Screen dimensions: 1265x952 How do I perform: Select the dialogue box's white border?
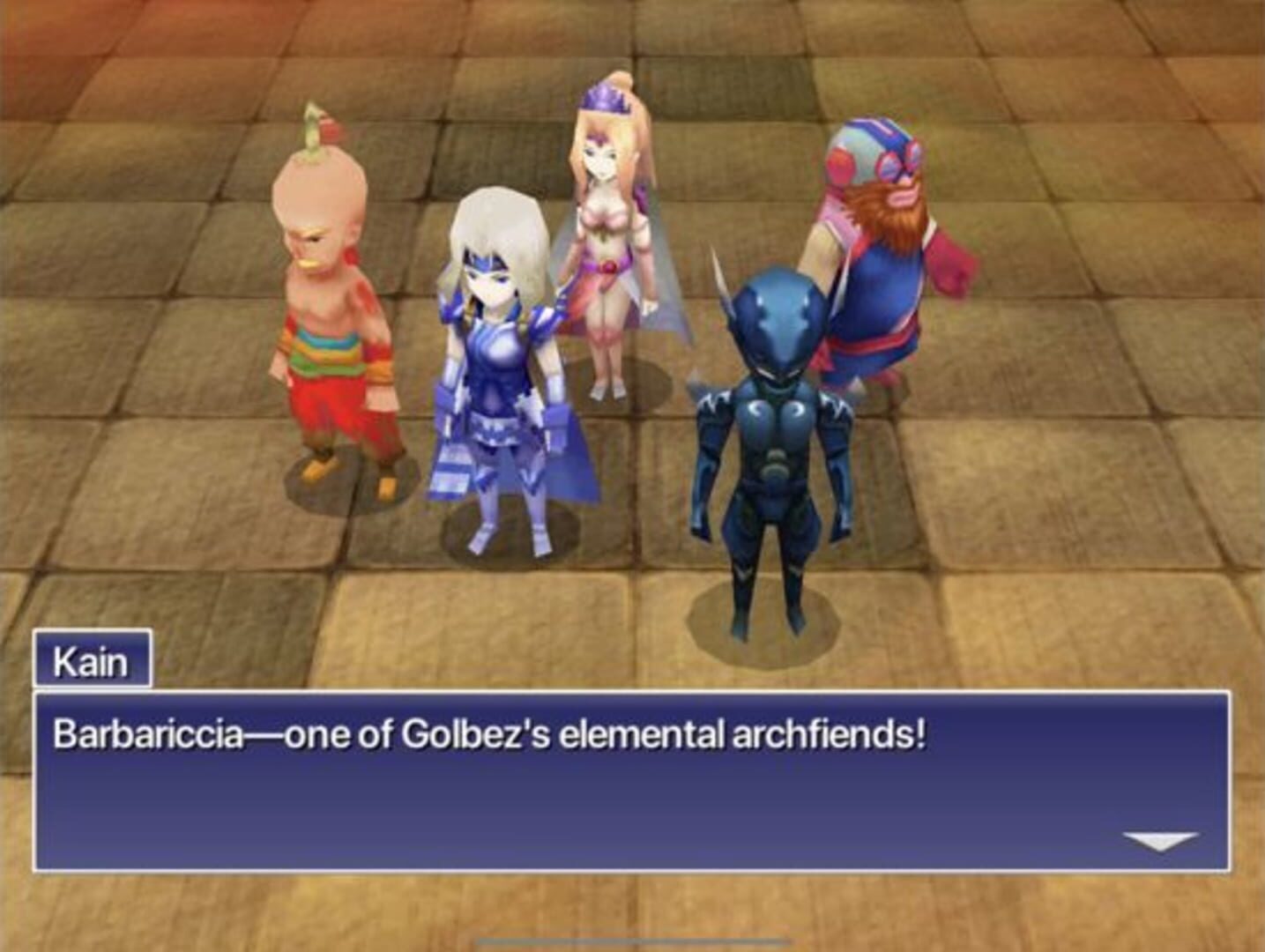point(617,695)
